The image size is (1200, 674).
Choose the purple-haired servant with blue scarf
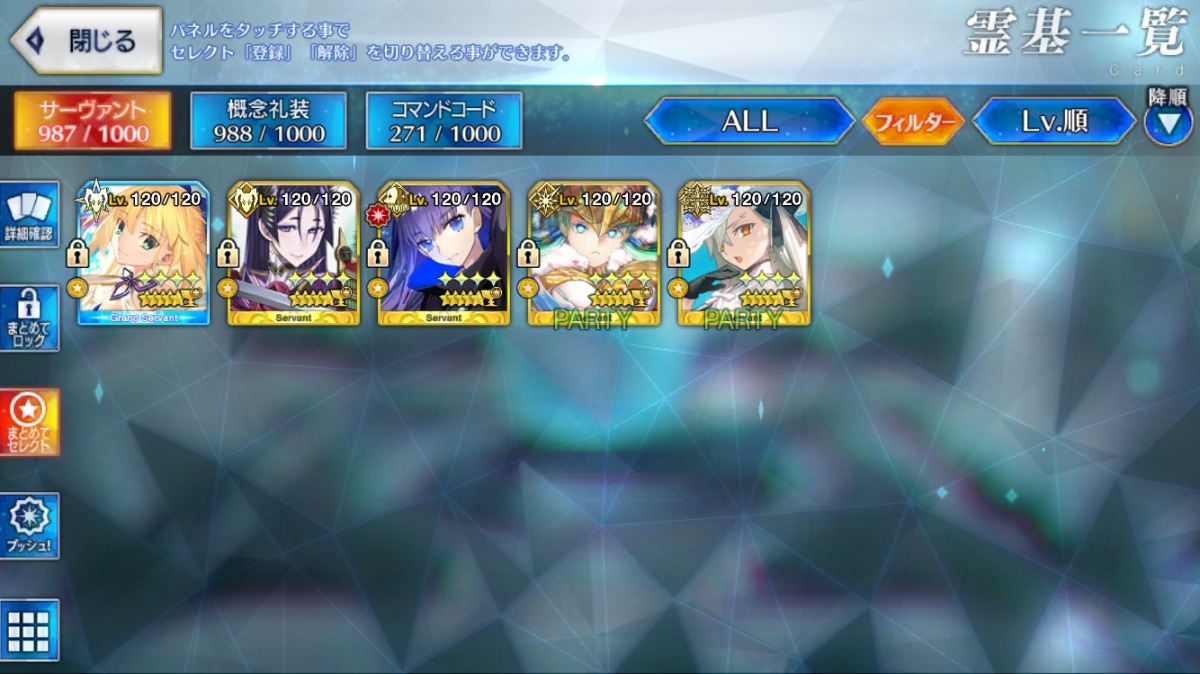tap(443, 254)
